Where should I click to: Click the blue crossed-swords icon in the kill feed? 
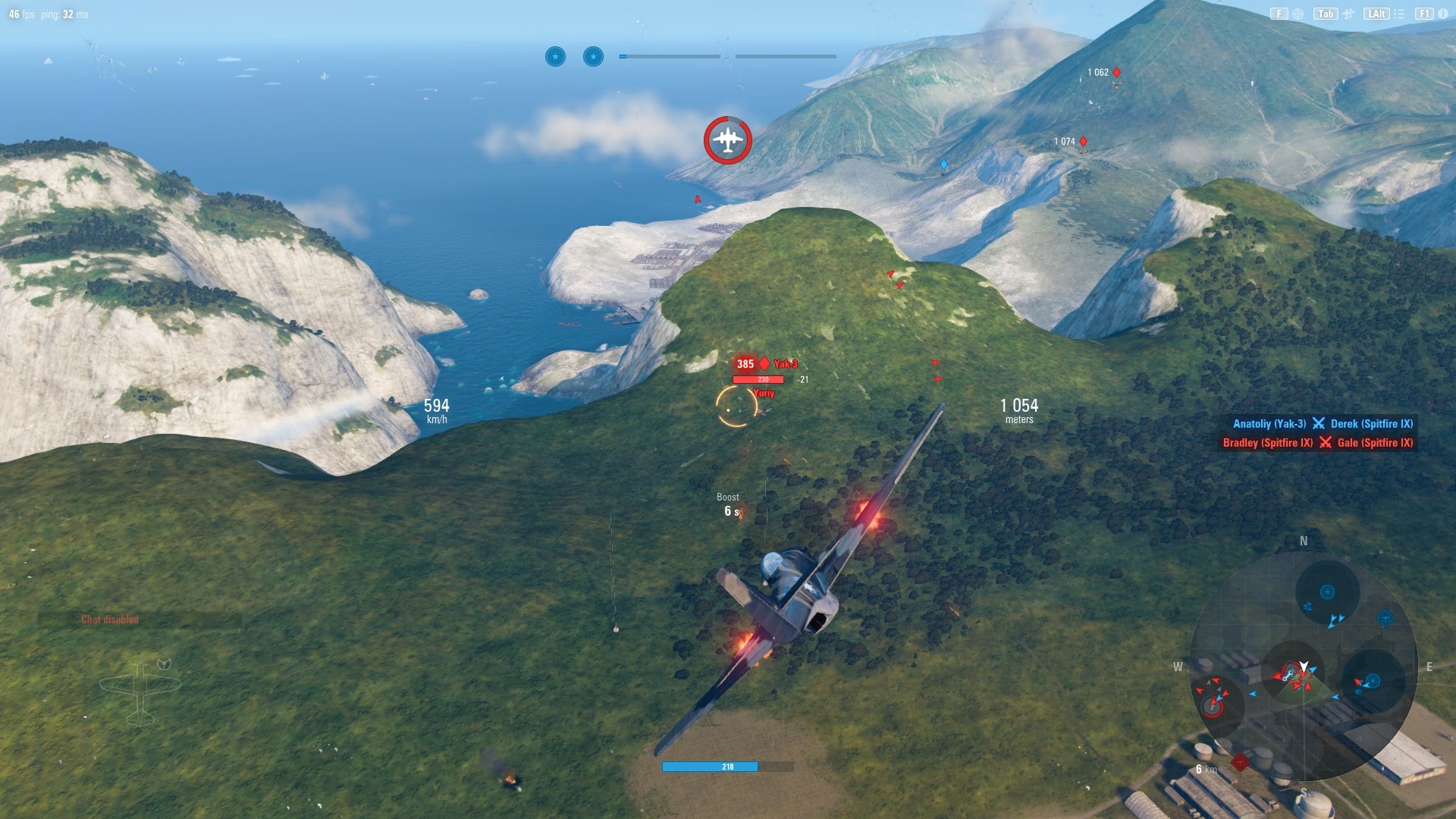[1318, 424]
